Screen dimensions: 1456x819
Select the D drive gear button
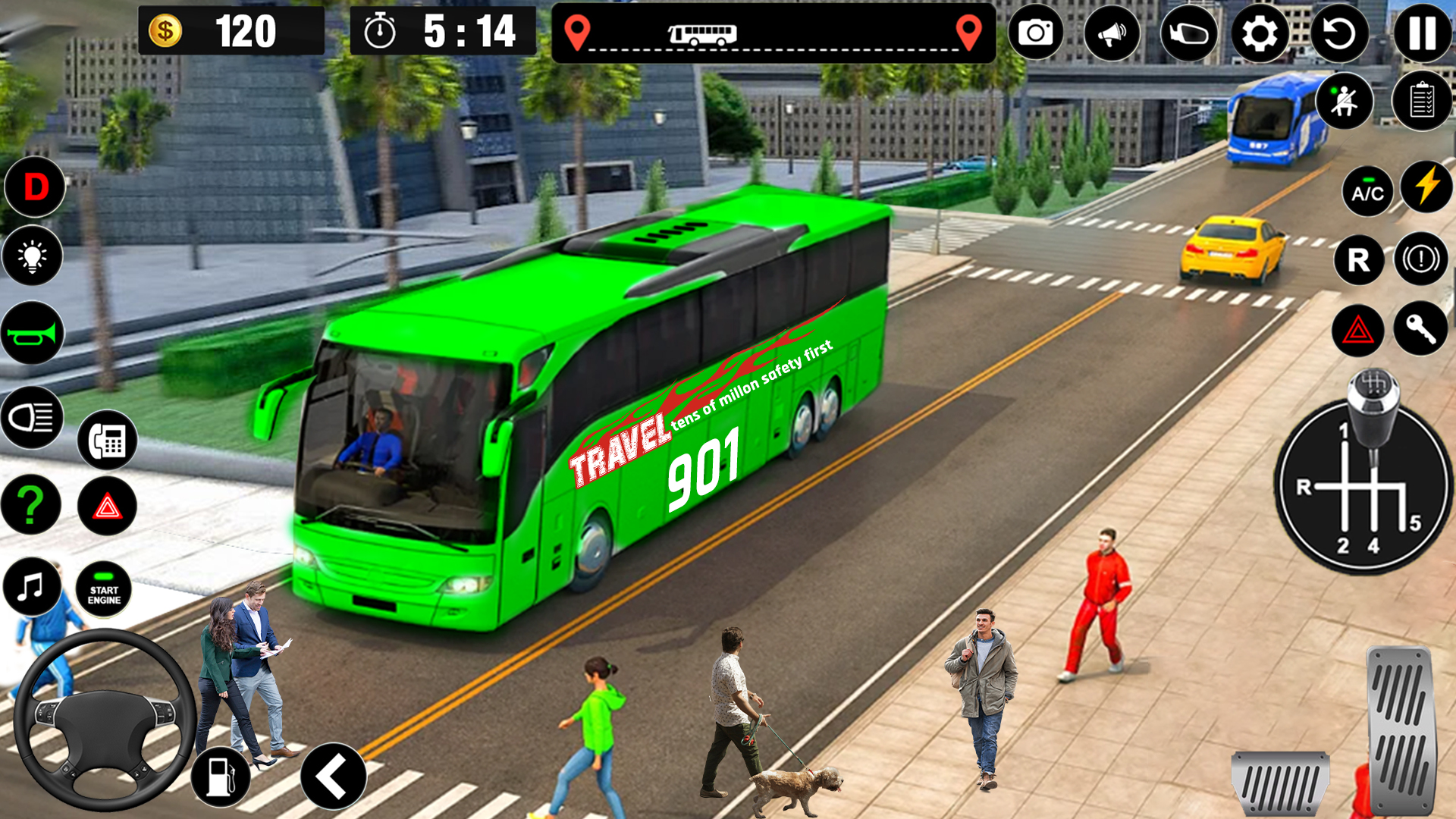point(35,187)
